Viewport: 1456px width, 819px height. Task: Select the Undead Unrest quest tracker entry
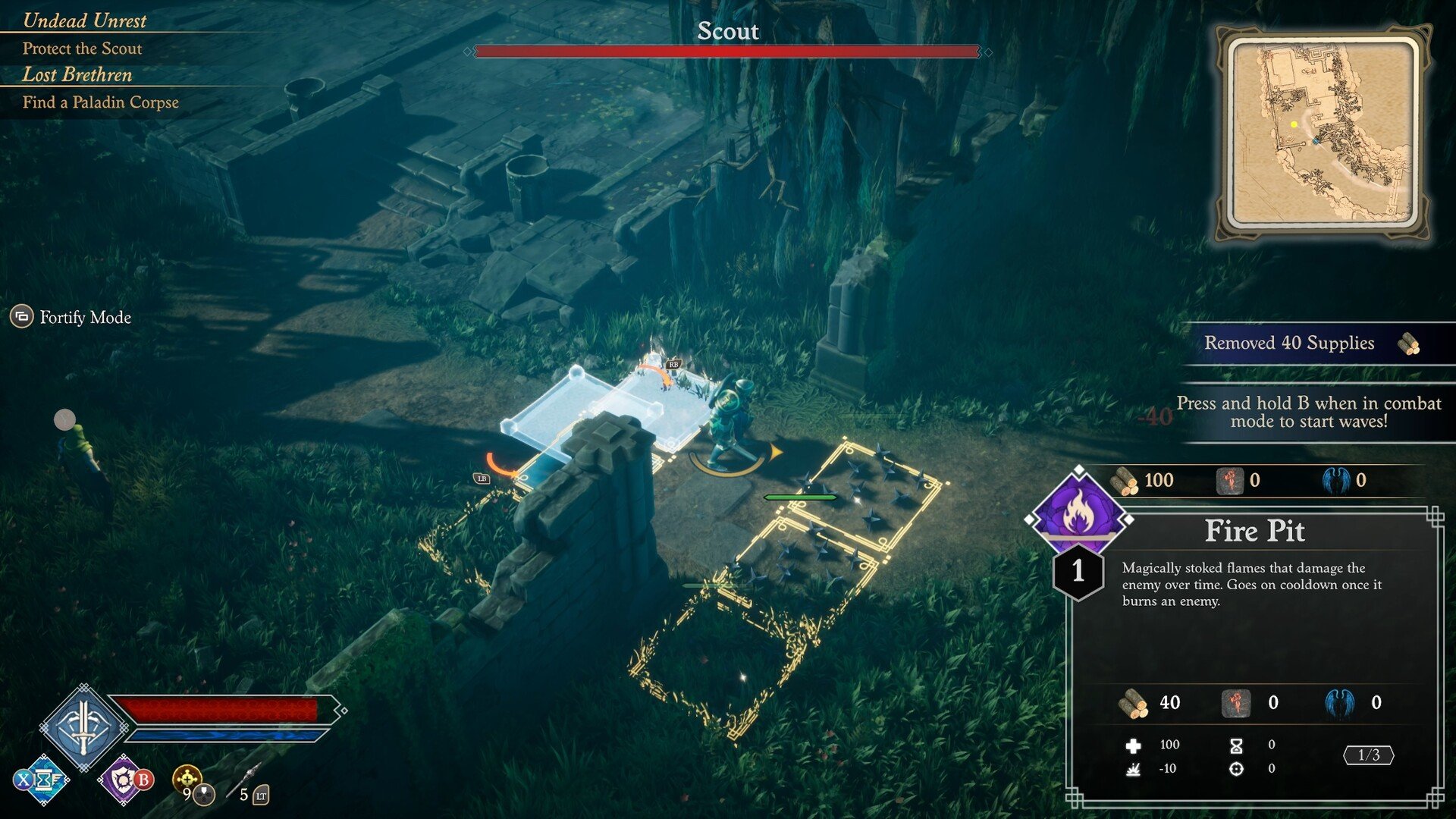[84, 20]
